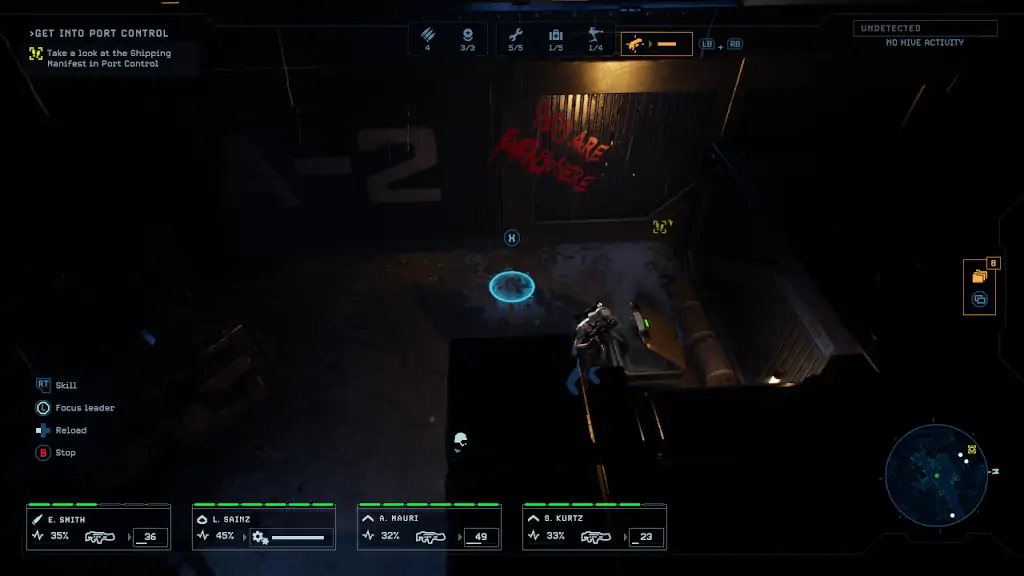
Task: Choose the sentry gun resource icon
Action: click(x=595, y=36)
